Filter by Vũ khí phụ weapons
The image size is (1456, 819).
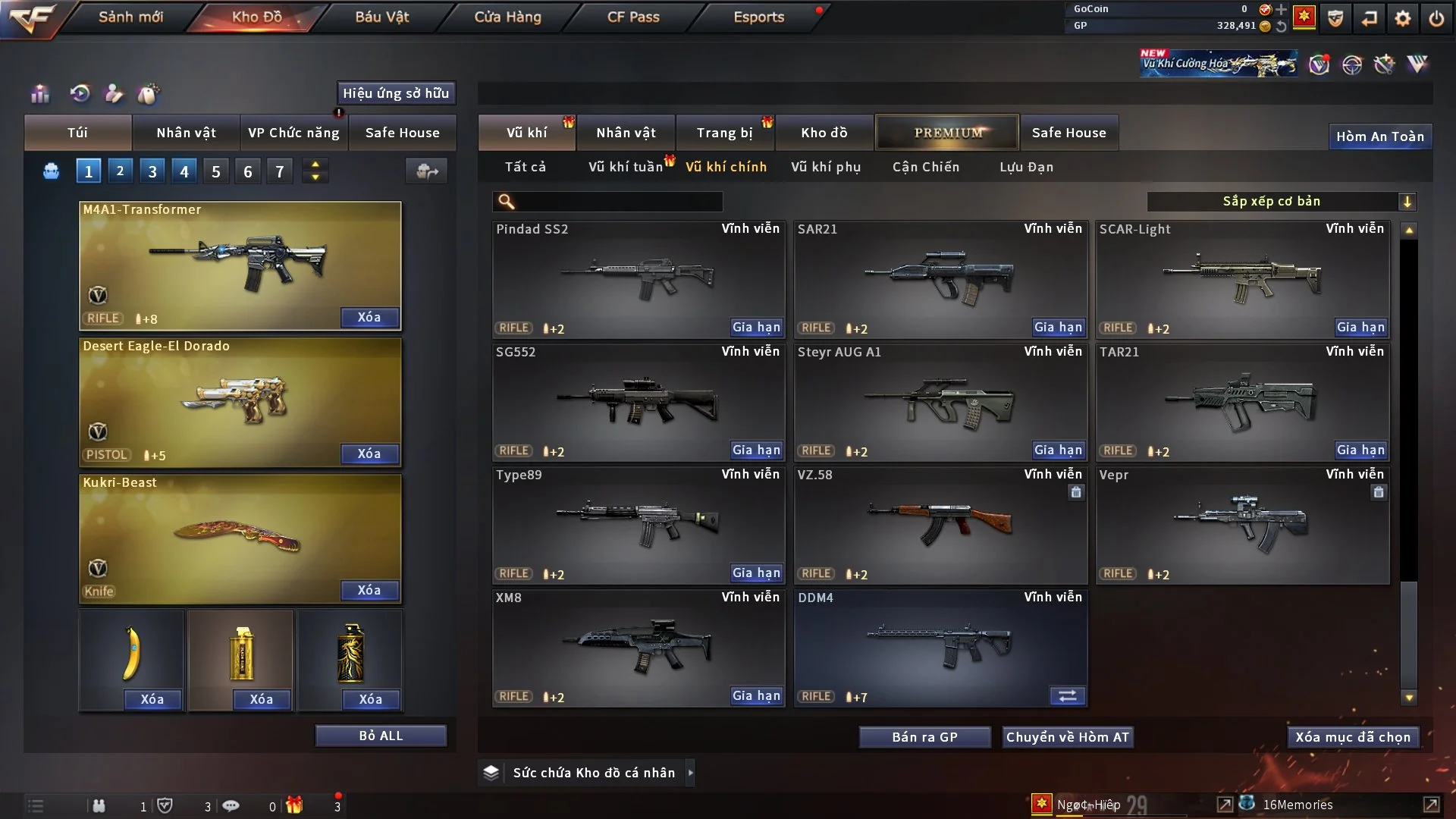pyautogui.click(x=825, y=167)
